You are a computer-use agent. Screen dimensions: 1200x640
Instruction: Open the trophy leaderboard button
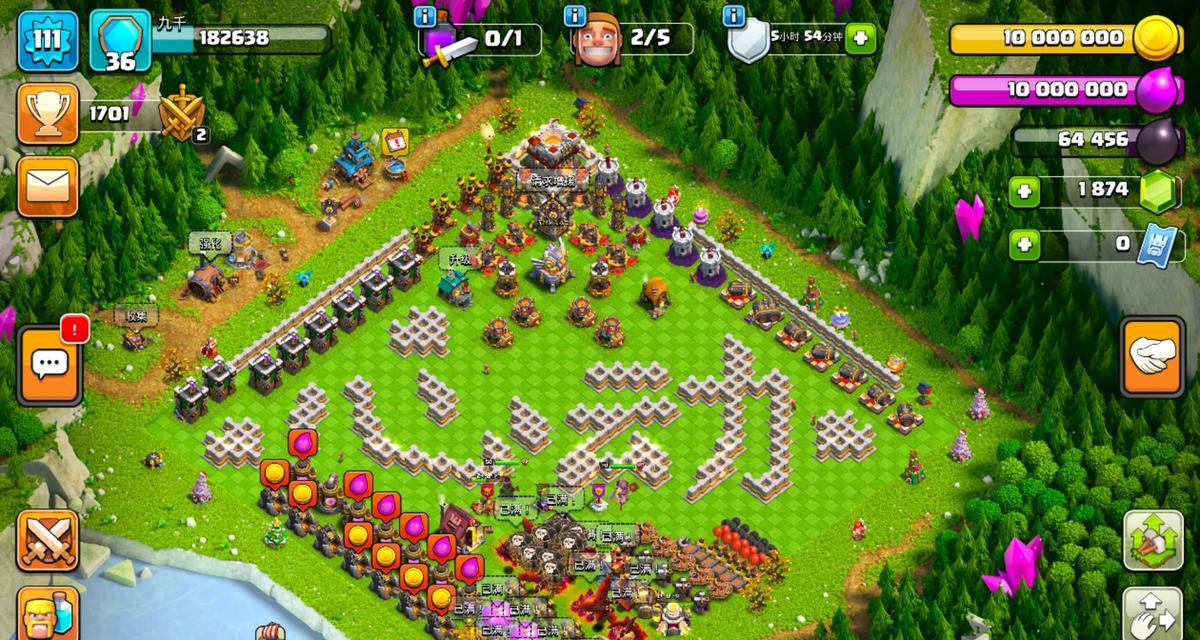[x=46, y=113]
